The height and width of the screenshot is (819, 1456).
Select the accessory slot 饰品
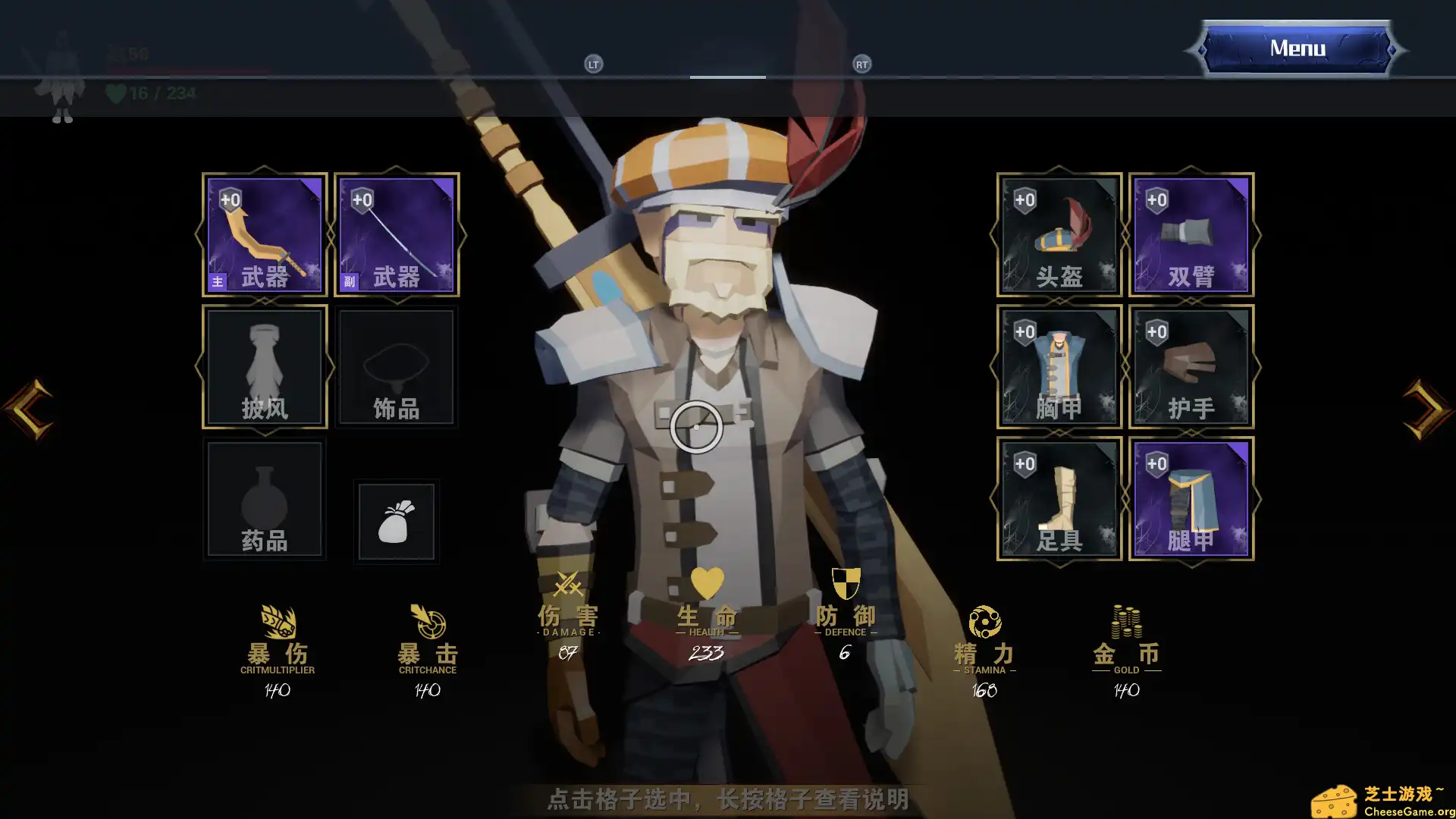(396, 367)
